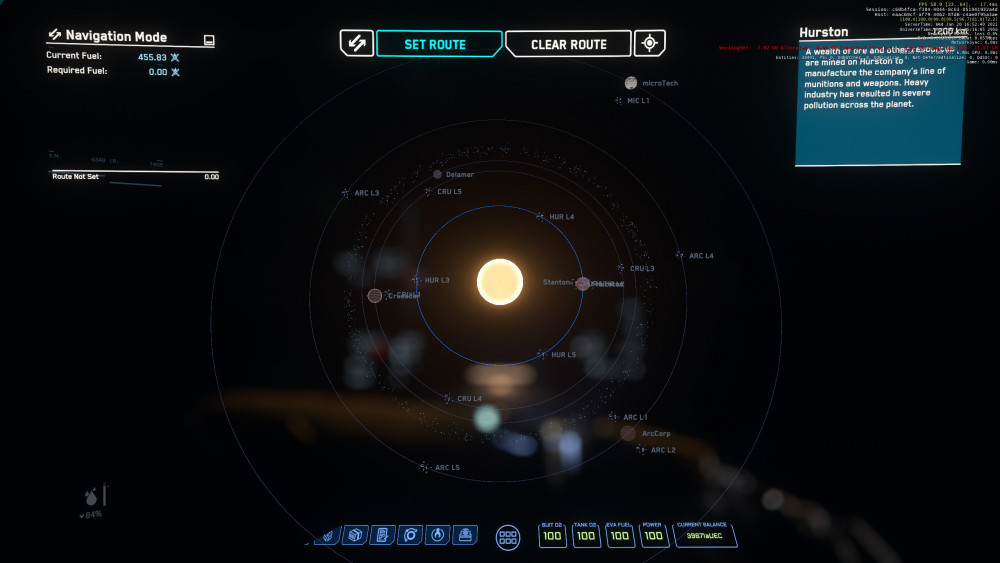The width and height of the screenshot is (1000, 563).
Task: Open the orbit starmap app icon
Action: tap(409, 536)
